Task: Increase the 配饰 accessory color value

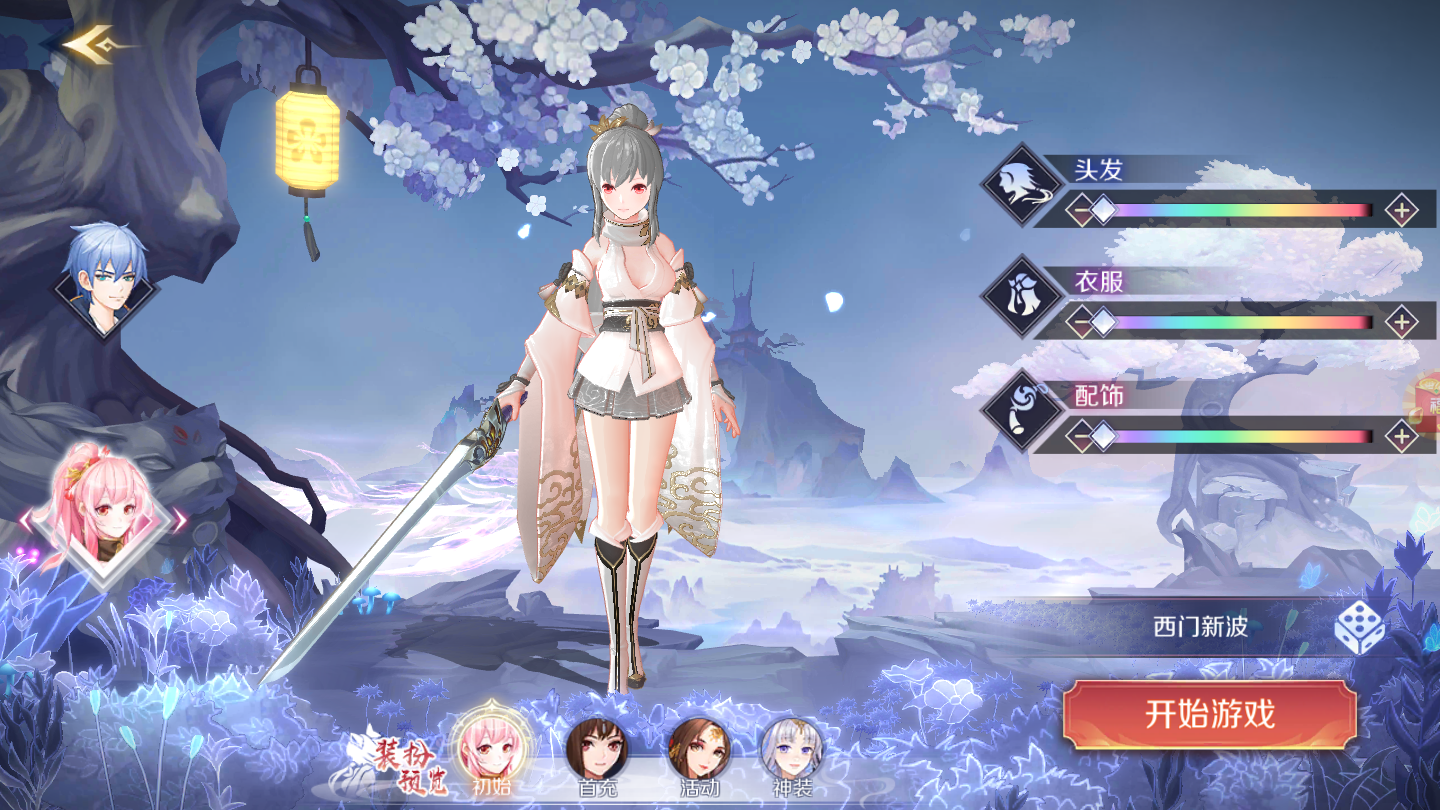Action: [1402, 436]
